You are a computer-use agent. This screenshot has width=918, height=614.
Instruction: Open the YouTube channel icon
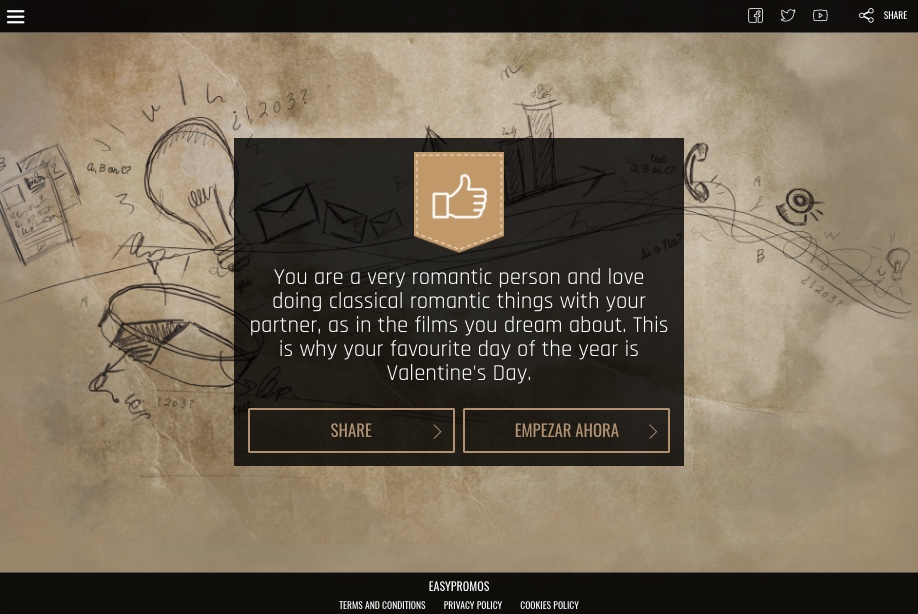click(x=820, y=16)
